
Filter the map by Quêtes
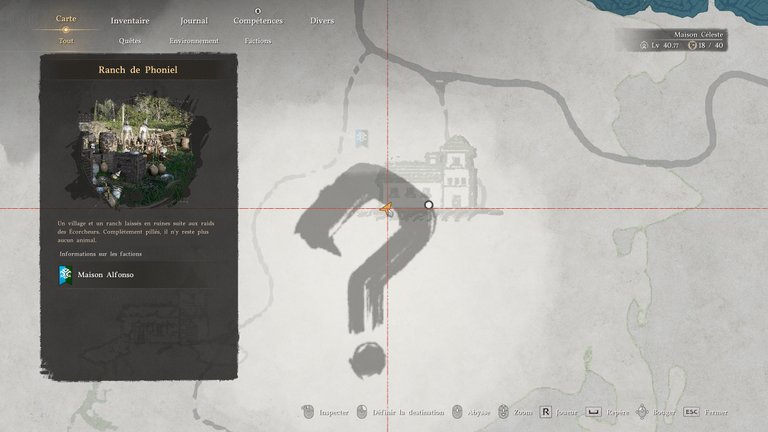pos(130,41)
